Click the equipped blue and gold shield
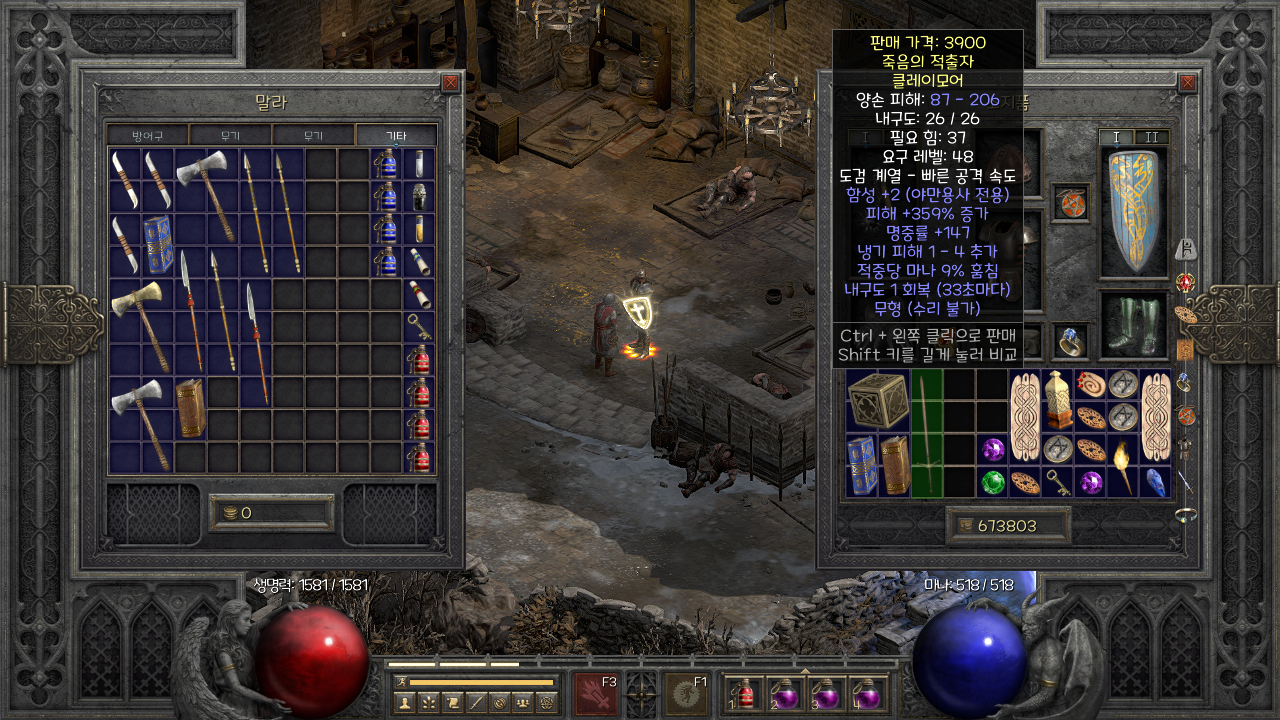 tap(1133, 213)
